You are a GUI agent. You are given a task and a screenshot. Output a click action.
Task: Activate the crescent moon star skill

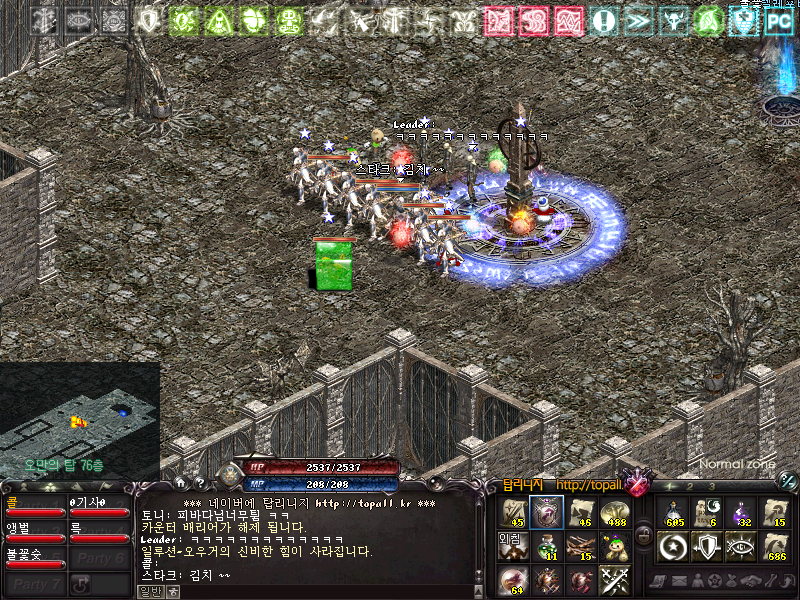click(673, 546)
